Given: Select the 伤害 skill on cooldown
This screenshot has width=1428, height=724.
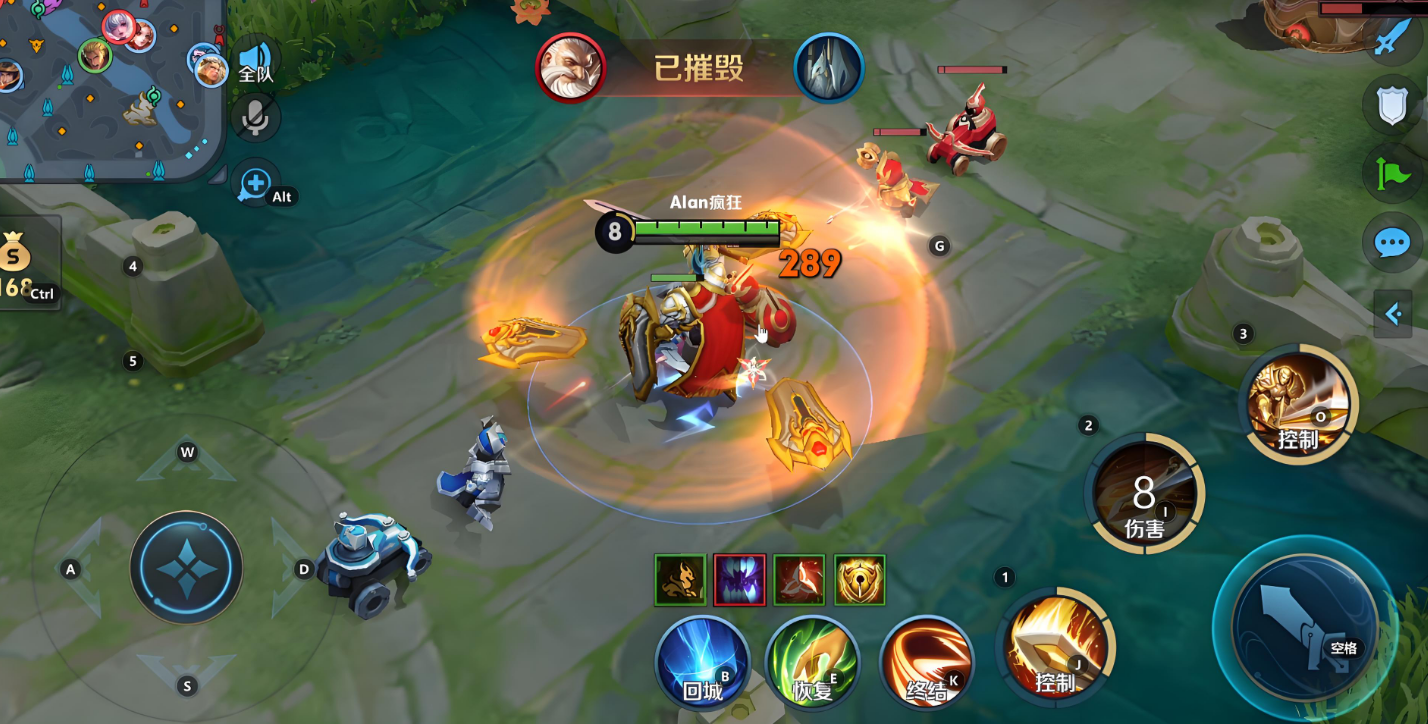Looking at the screenshot, I should coord(1144,494).
